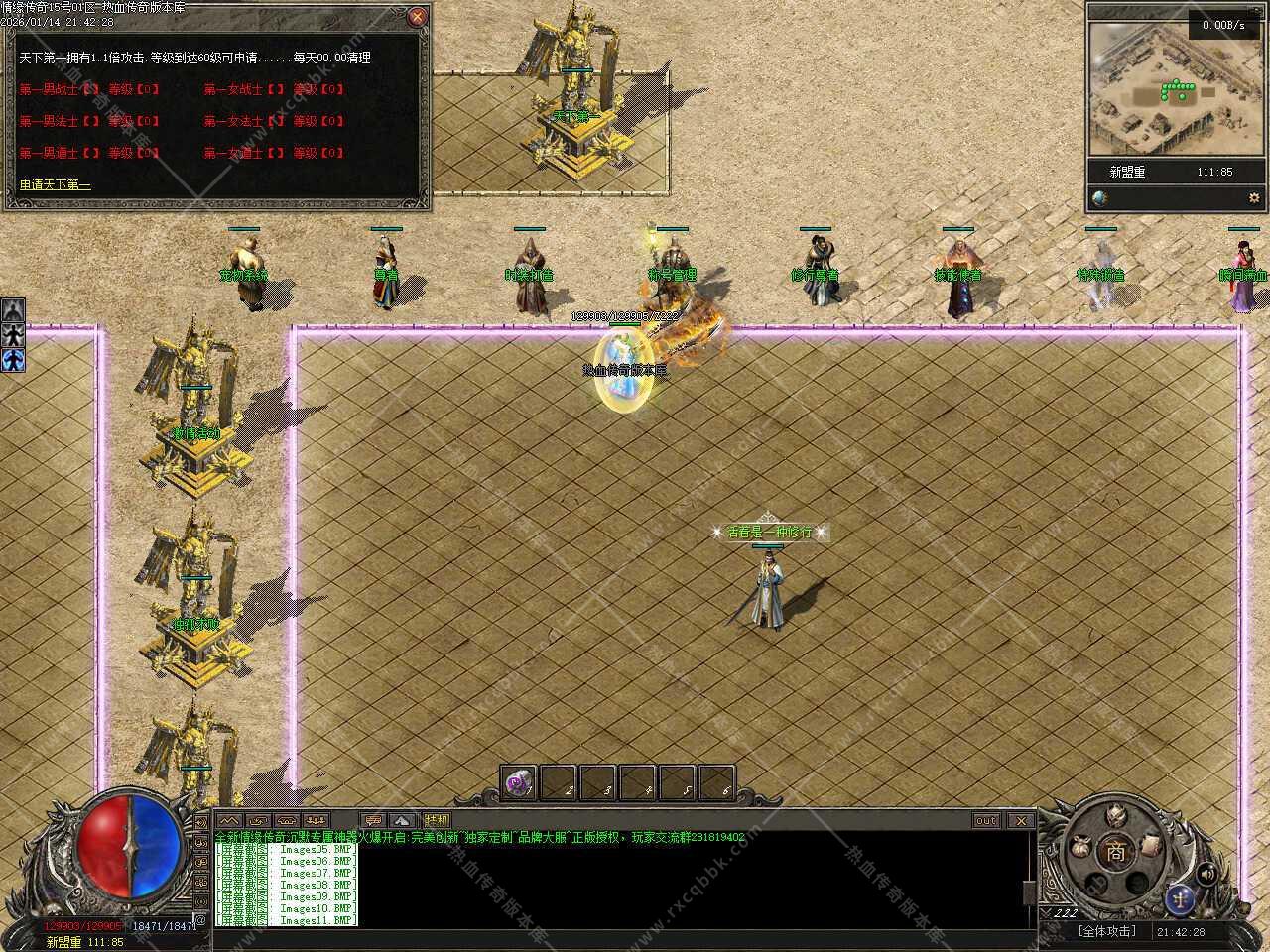Open the gear settings under the minimap
This screenshot has width=1270, height=952.
pyautogui.click(x=1253, y=198)
